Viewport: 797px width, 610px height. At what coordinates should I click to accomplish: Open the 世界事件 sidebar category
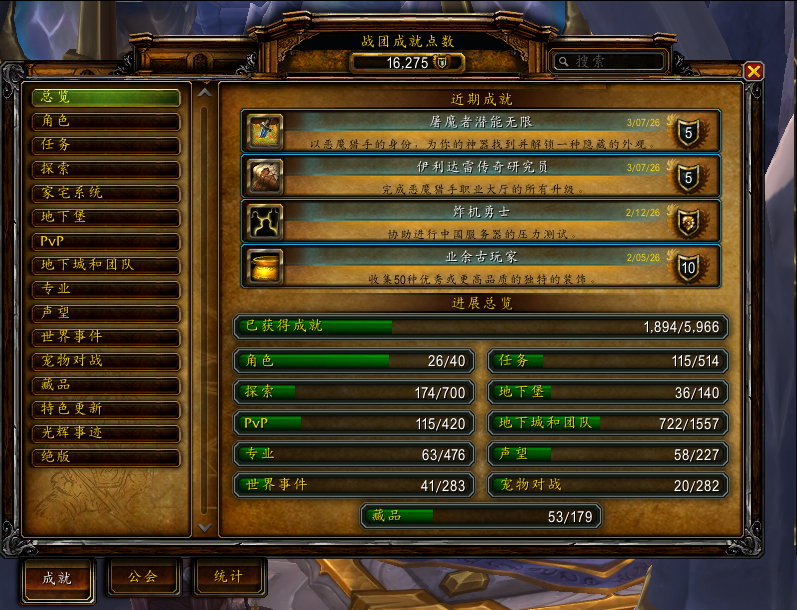click(x=106, y=337)
